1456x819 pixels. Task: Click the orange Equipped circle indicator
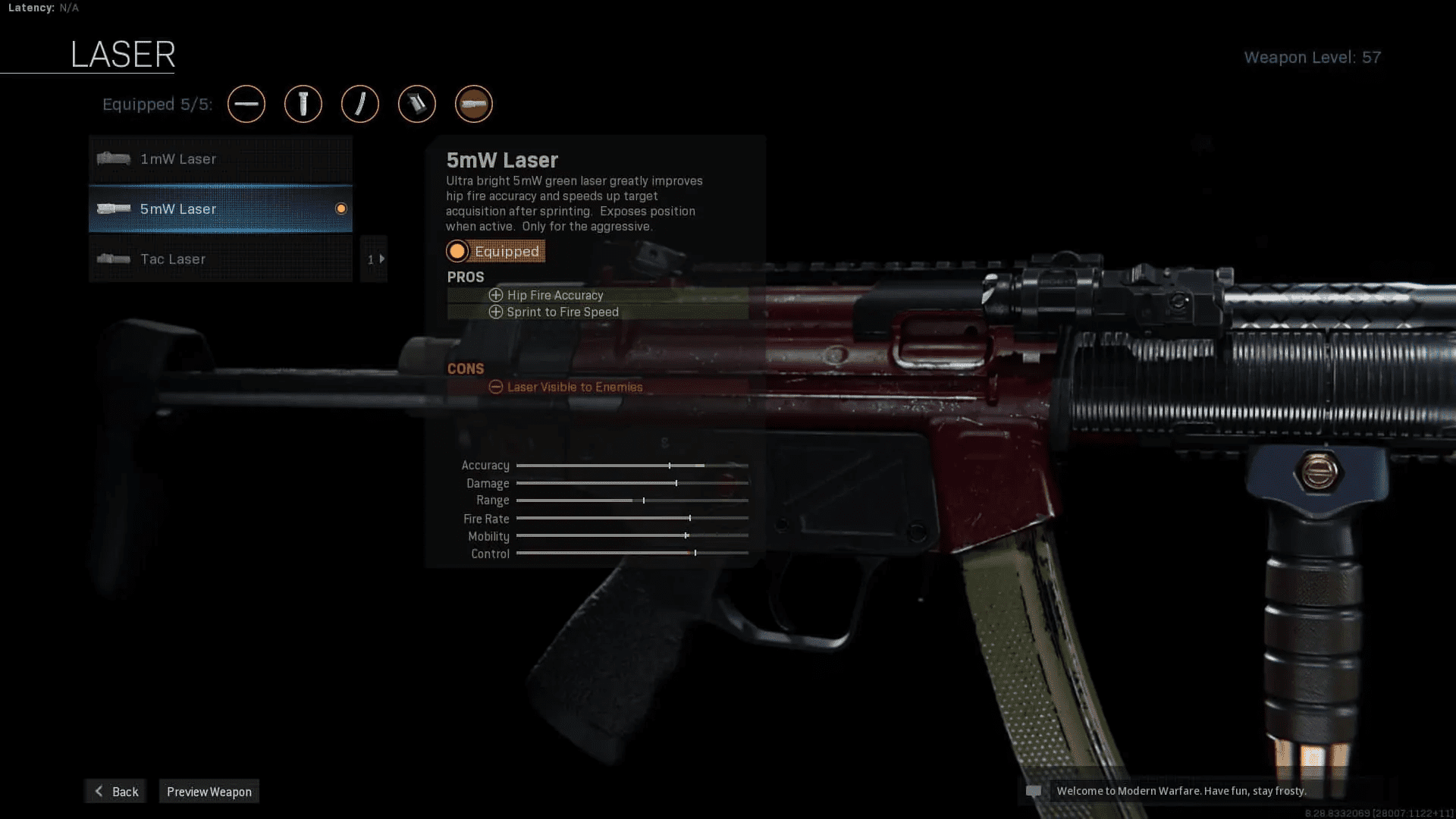pyautogui.click(x=458, y=251)
